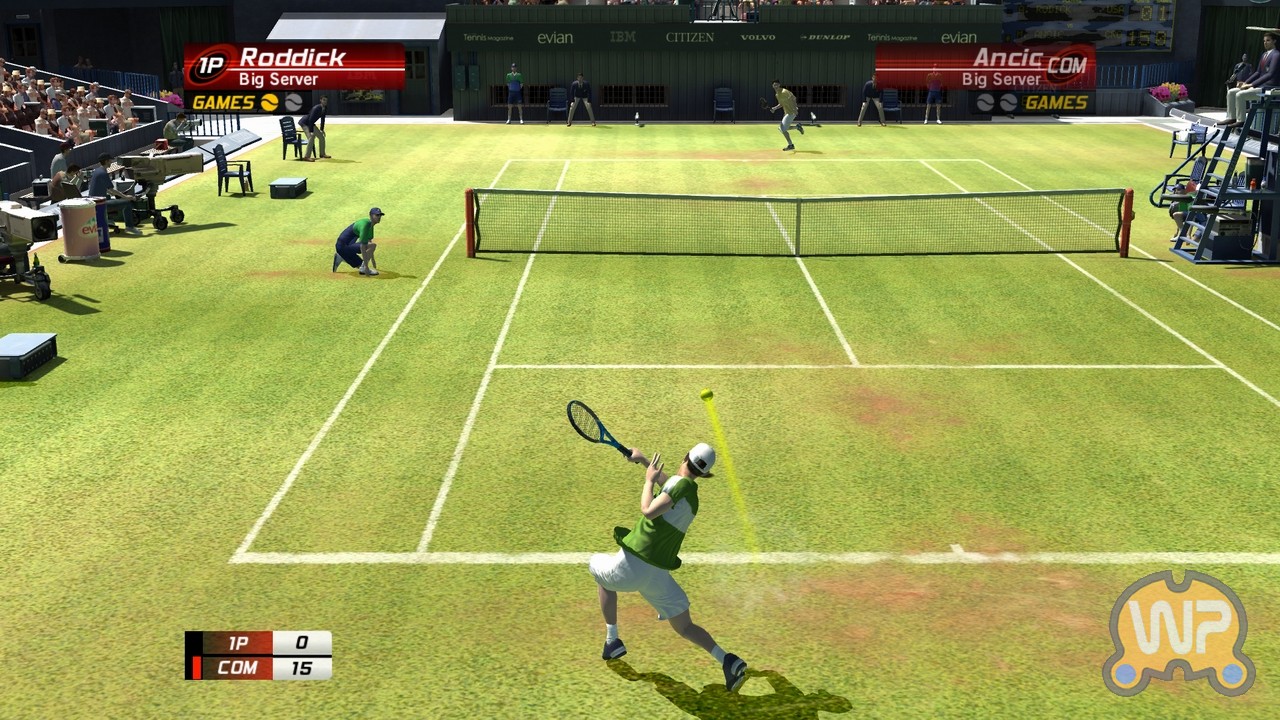Viewport: 1280px width, 720px height.
Task: Select the Roddick 1P player banner
Action: 294,67
